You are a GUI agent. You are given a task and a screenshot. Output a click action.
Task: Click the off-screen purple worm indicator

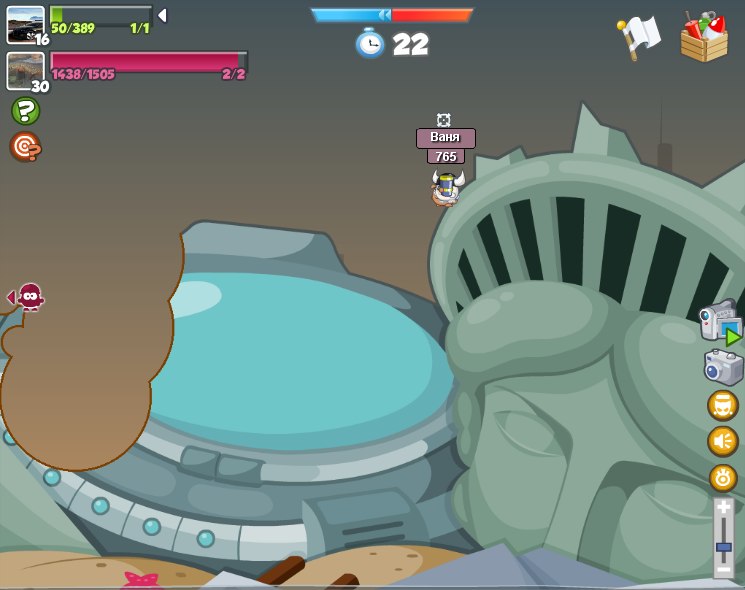(29, 296)
